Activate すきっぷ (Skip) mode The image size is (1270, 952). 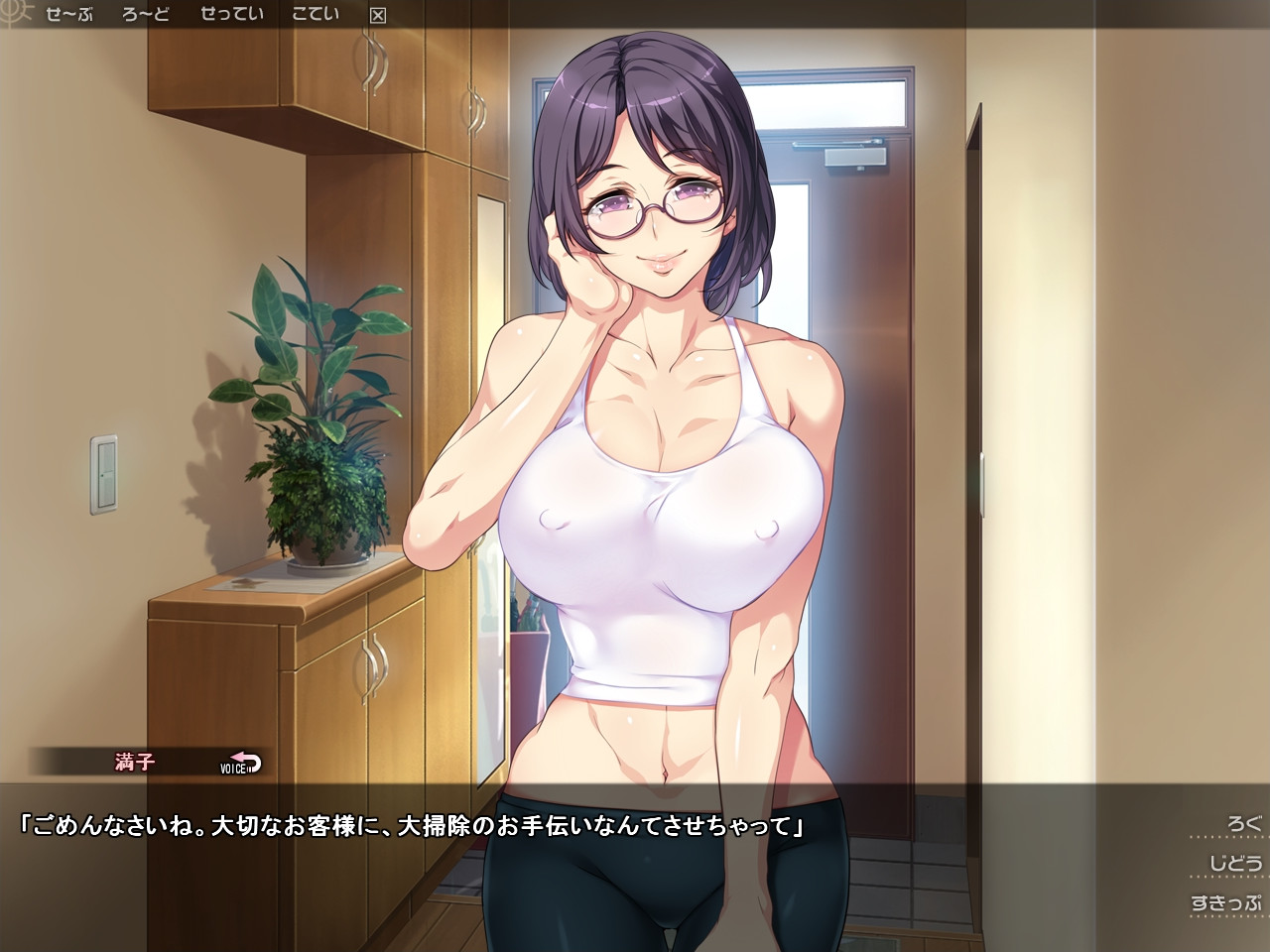(x=1226, y=903)
